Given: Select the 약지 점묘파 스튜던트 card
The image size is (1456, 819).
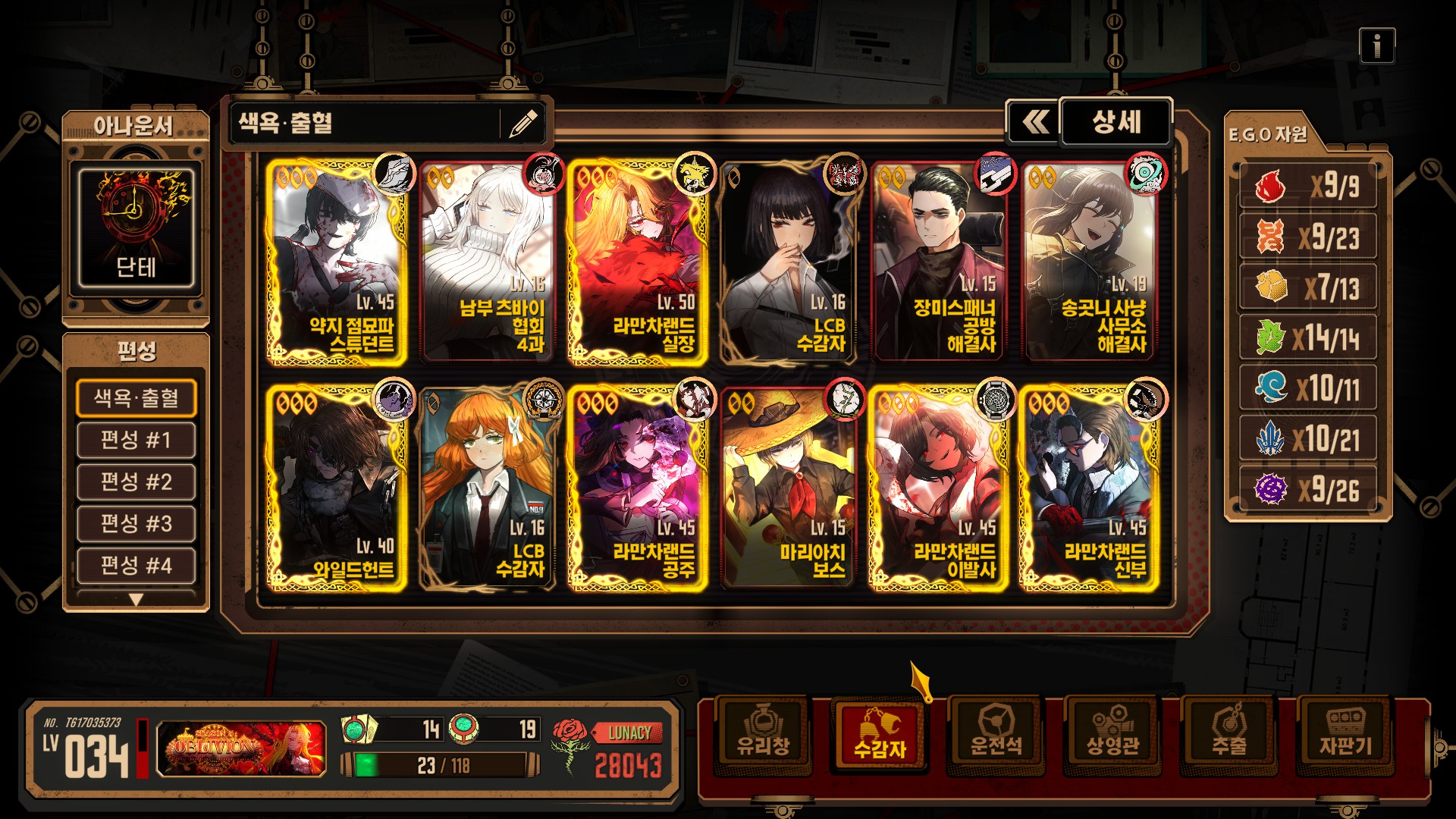Looking at the screenshot, I should 336,262.
